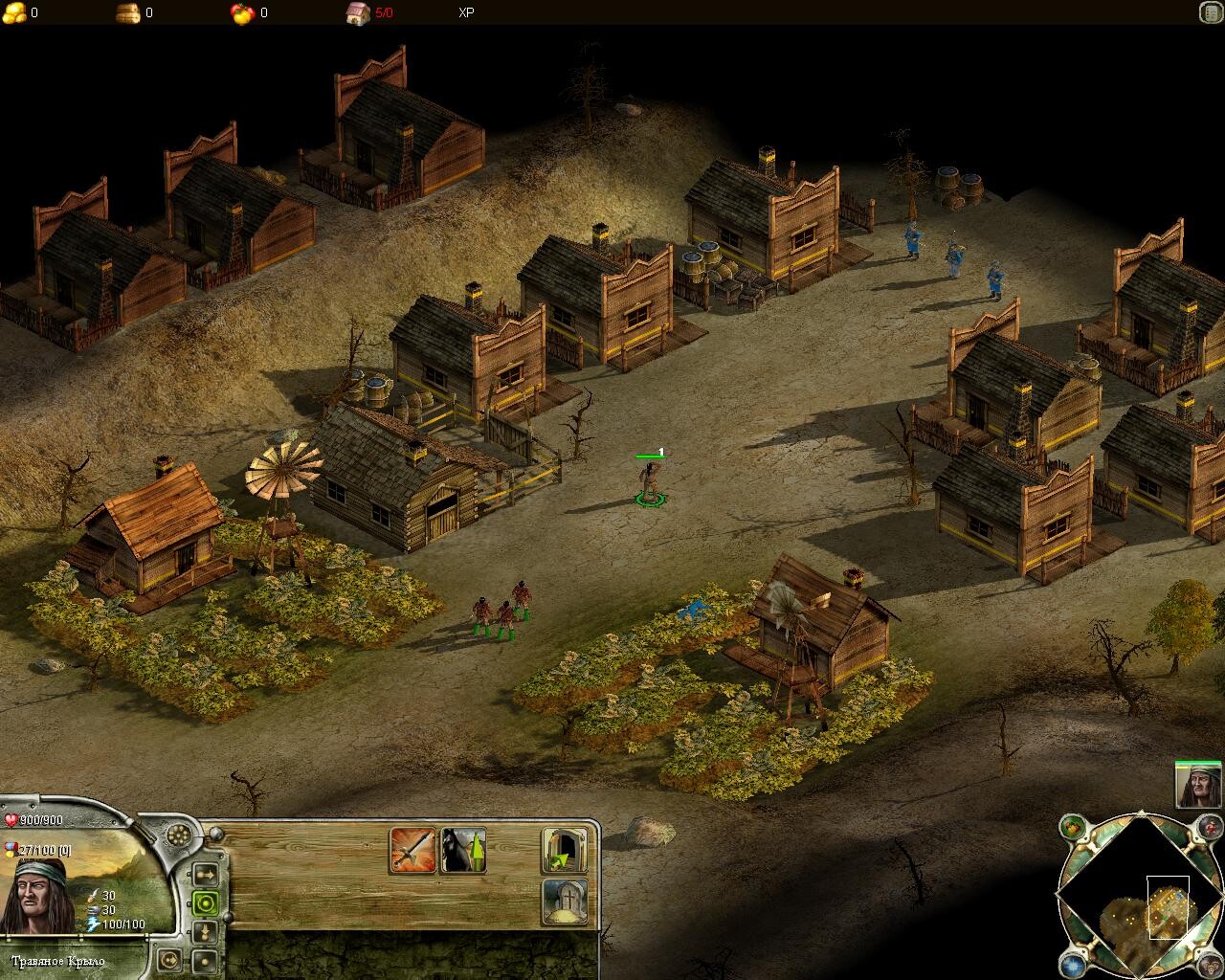The width and height of the screenshot is (1225, 980).
Task: Open the round revolver-cylinder button
Action: click(178, 834)
